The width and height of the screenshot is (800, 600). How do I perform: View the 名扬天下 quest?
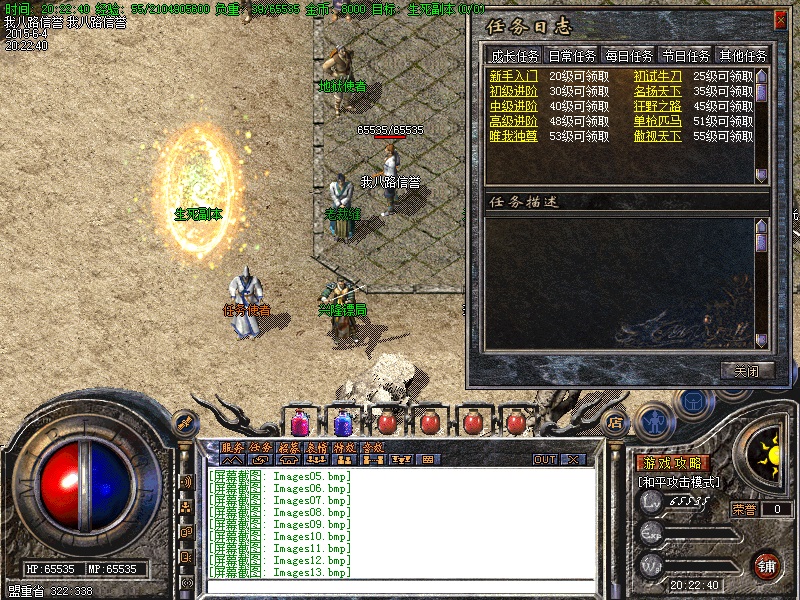point(657,91)
